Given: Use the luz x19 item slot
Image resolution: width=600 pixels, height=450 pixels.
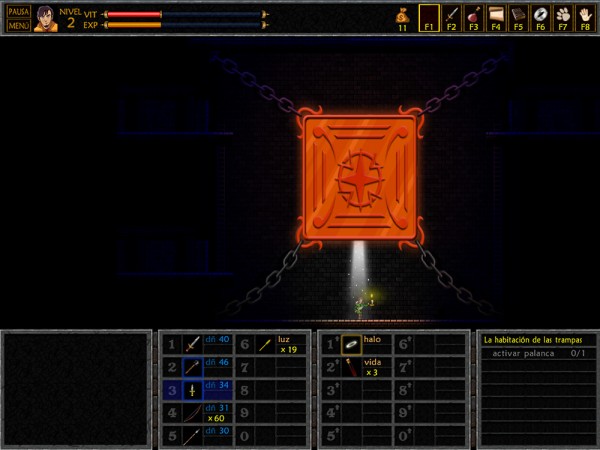Looking at the screenshot, I should point(266,344).
